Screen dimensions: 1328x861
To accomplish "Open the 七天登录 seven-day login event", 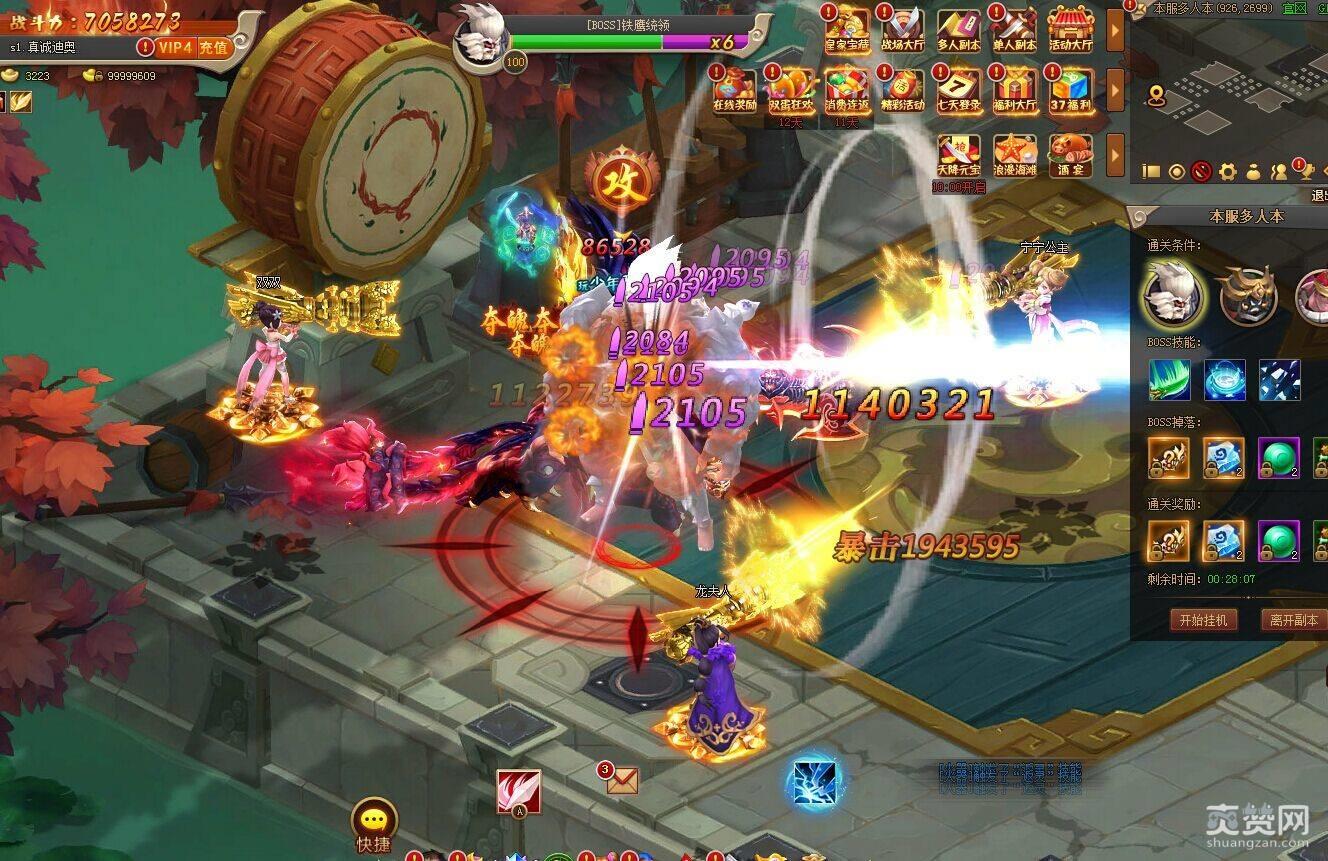I will [959, 88].
